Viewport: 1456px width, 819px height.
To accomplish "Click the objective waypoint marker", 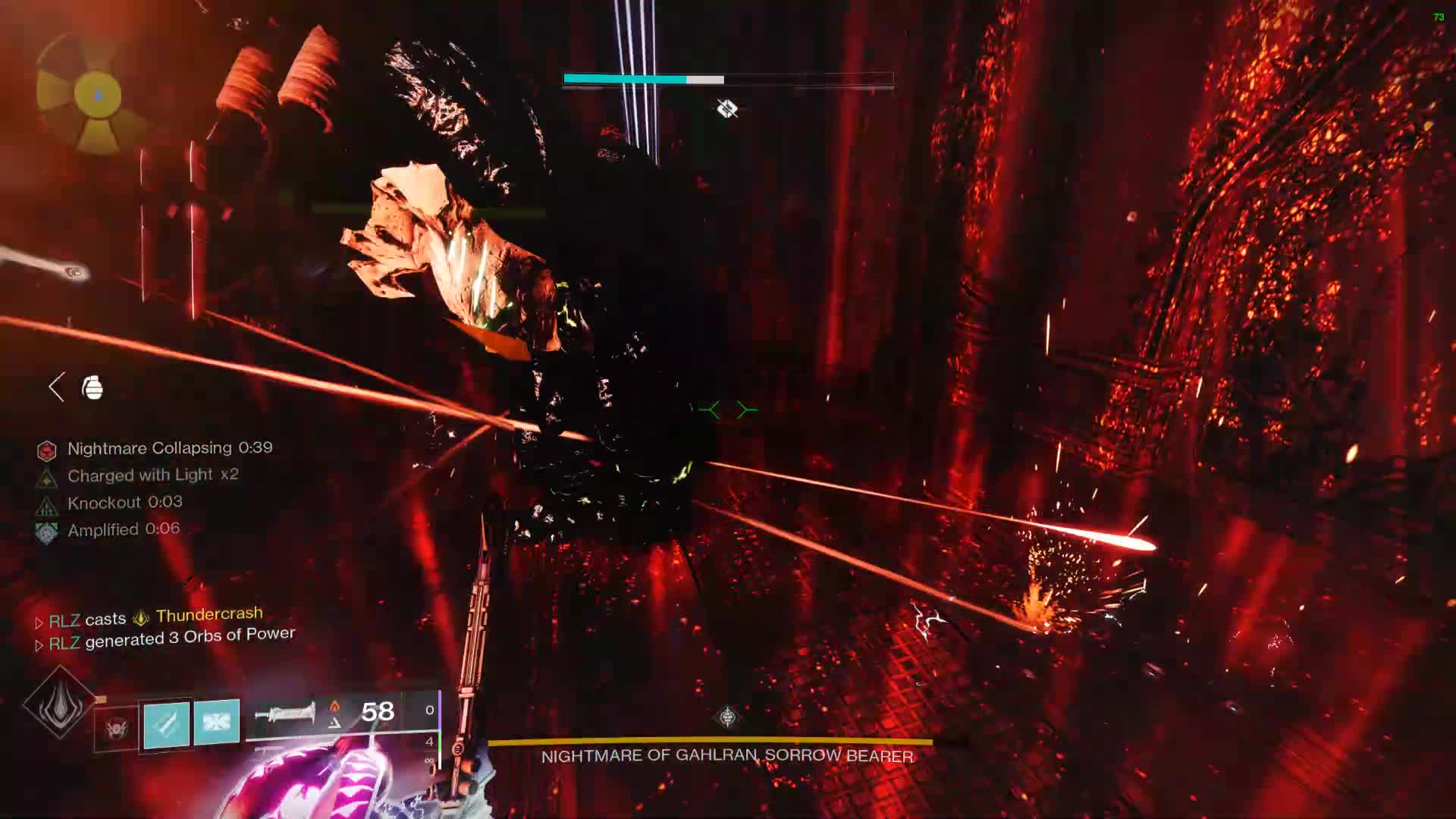I will (x=727, y=109).
